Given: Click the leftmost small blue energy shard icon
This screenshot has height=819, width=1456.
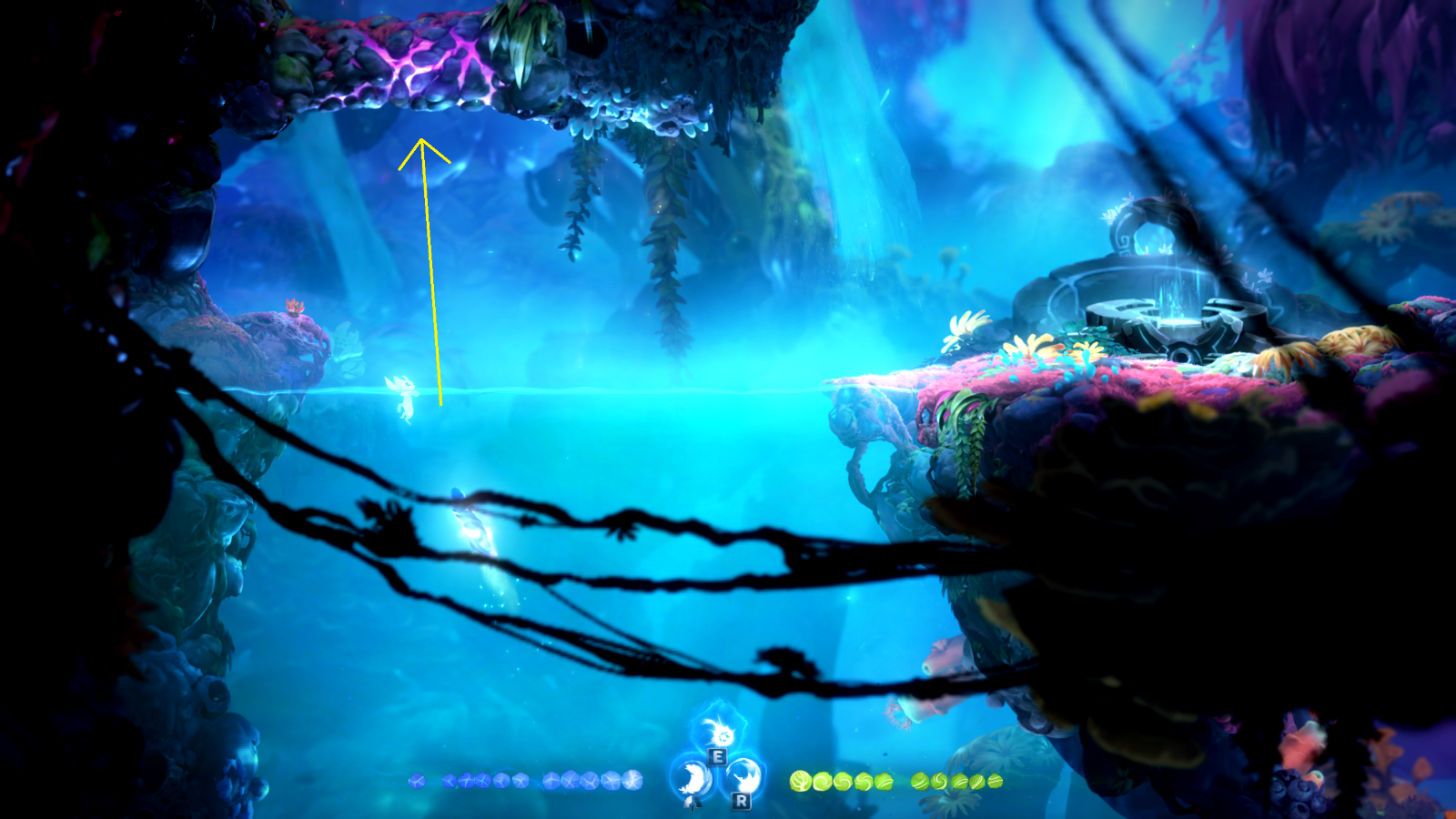Looking at the screenshot, I should point(416,781).
